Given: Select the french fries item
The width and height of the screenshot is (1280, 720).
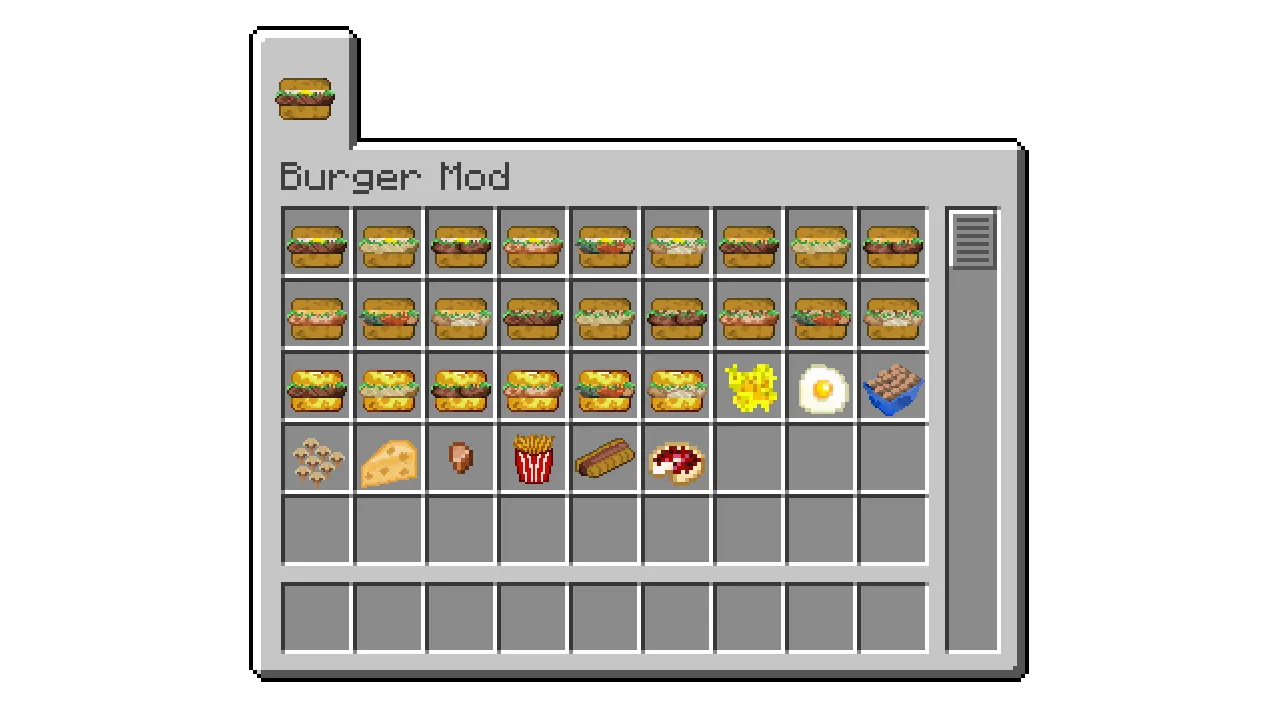Looking at the screenshot, I should [x=532, y=459].
